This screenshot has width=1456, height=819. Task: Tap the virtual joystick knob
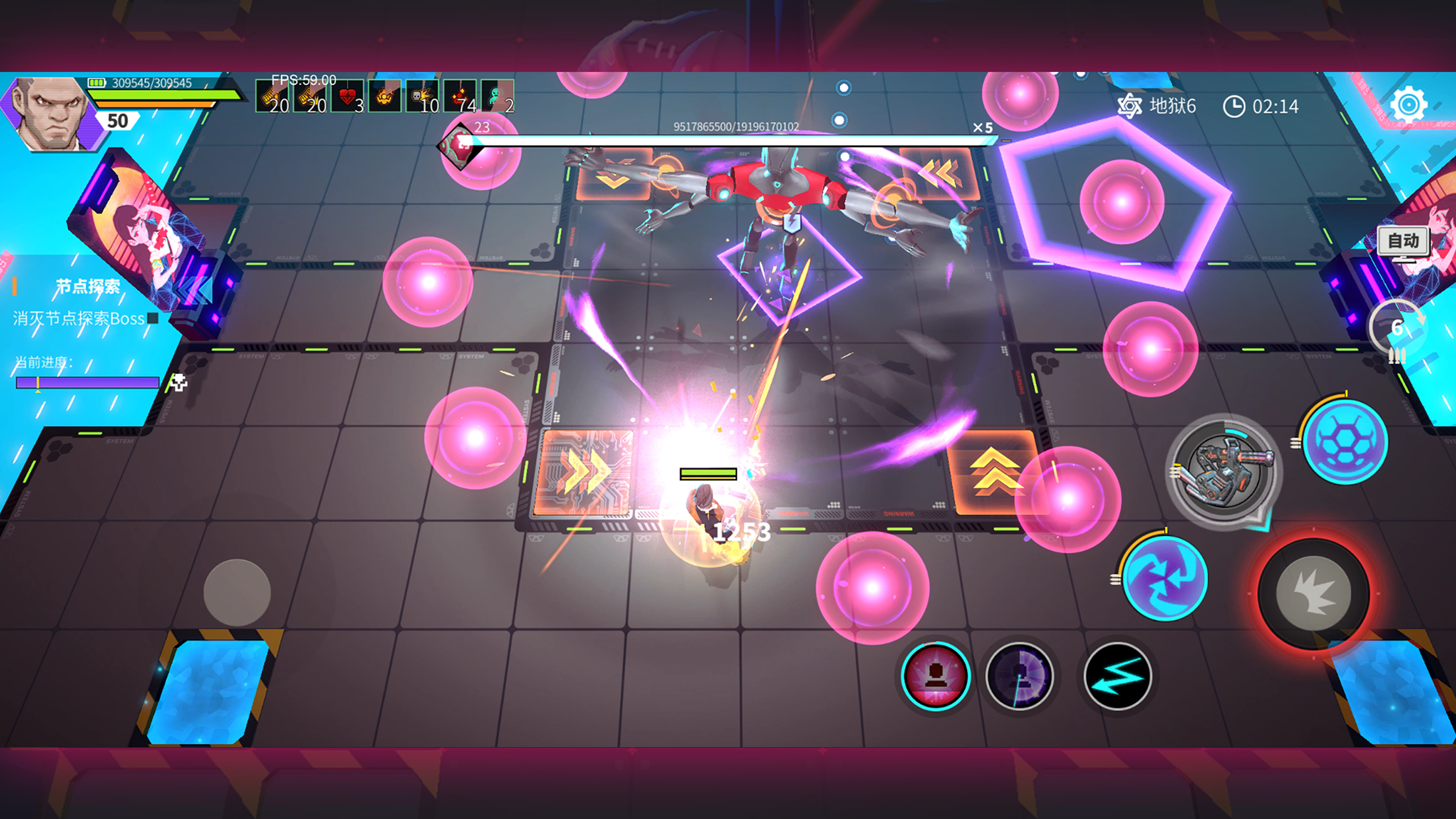(x=237, y=592)
